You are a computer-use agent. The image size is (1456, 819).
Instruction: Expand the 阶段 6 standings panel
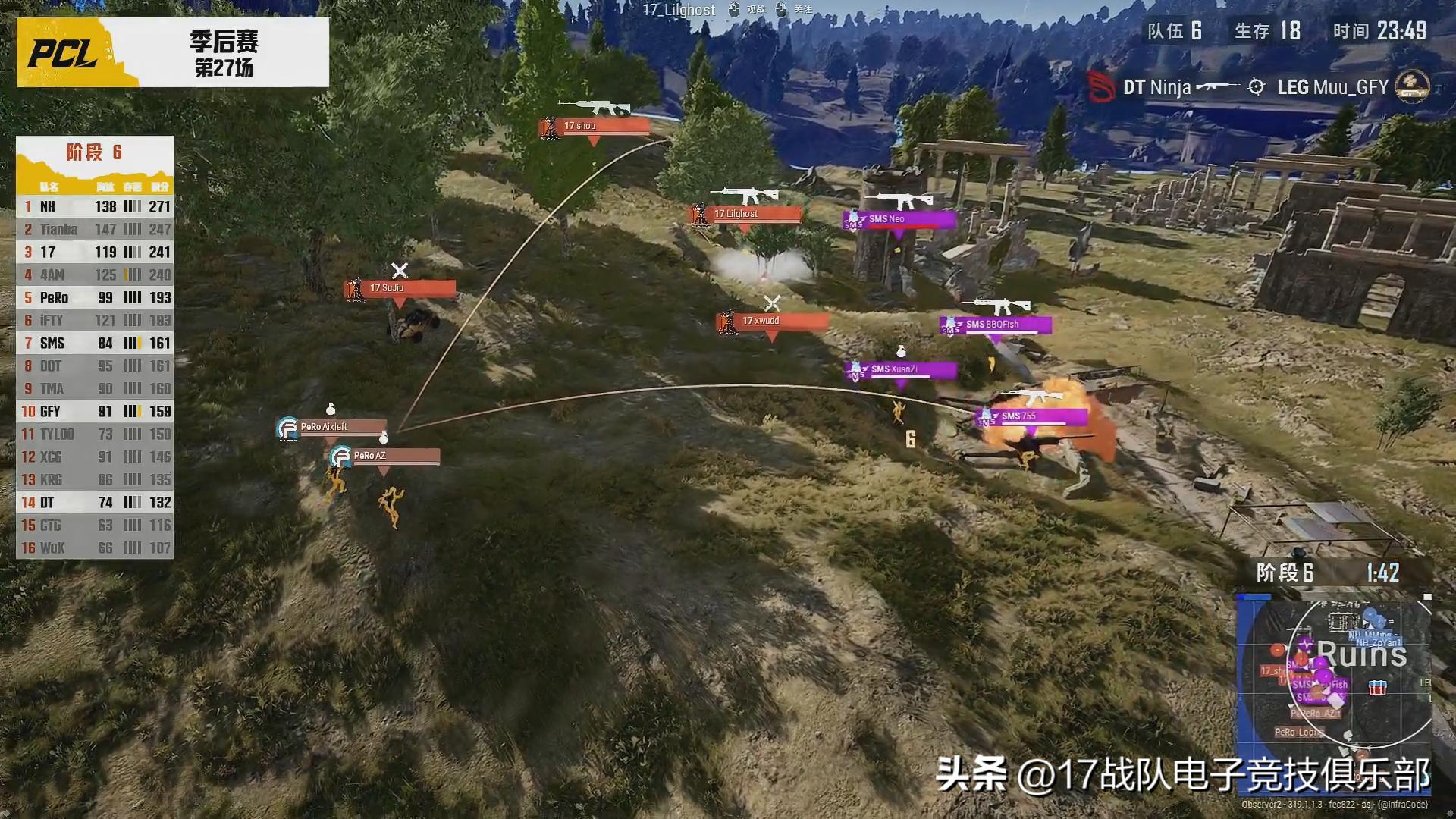(95, 153)
